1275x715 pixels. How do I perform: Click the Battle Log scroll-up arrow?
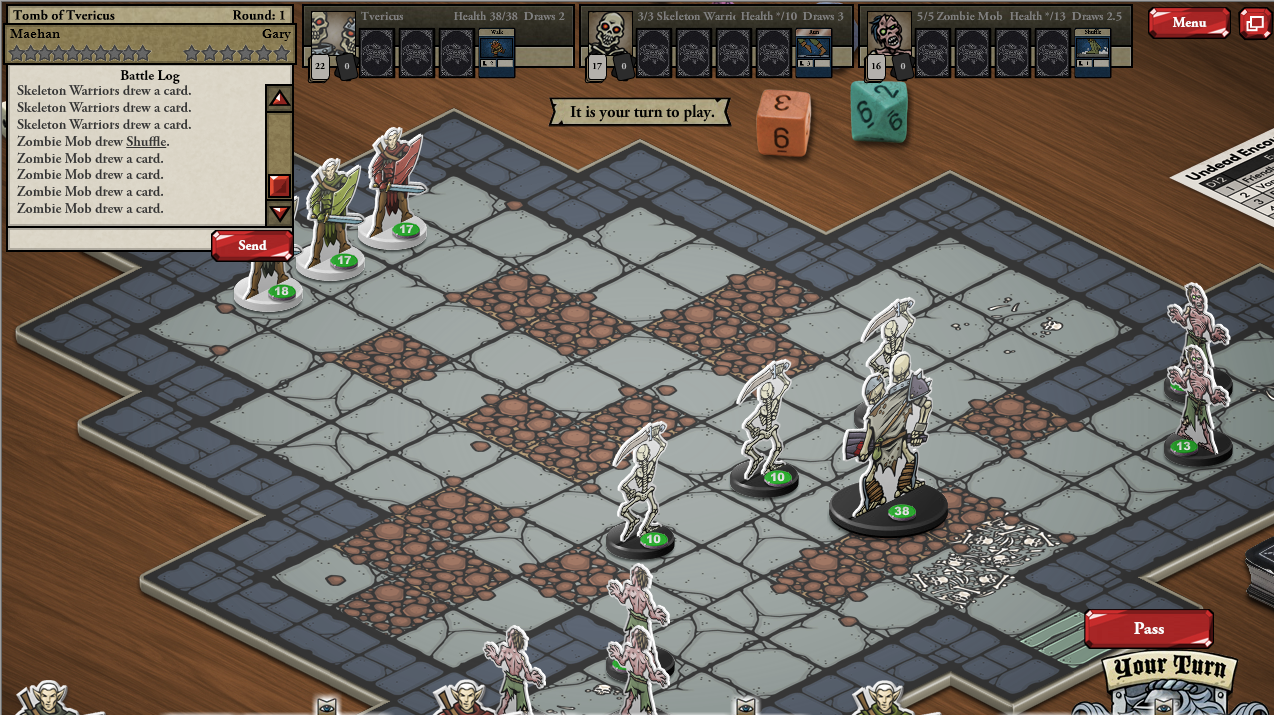click(x=280, y=99)
